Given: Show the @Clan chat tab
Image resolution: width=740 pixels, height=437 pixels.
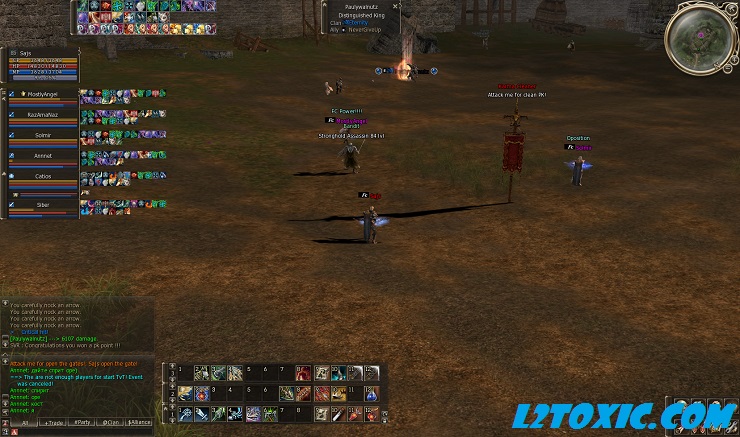Looking at the screenshot, I should tap(111, 423).
